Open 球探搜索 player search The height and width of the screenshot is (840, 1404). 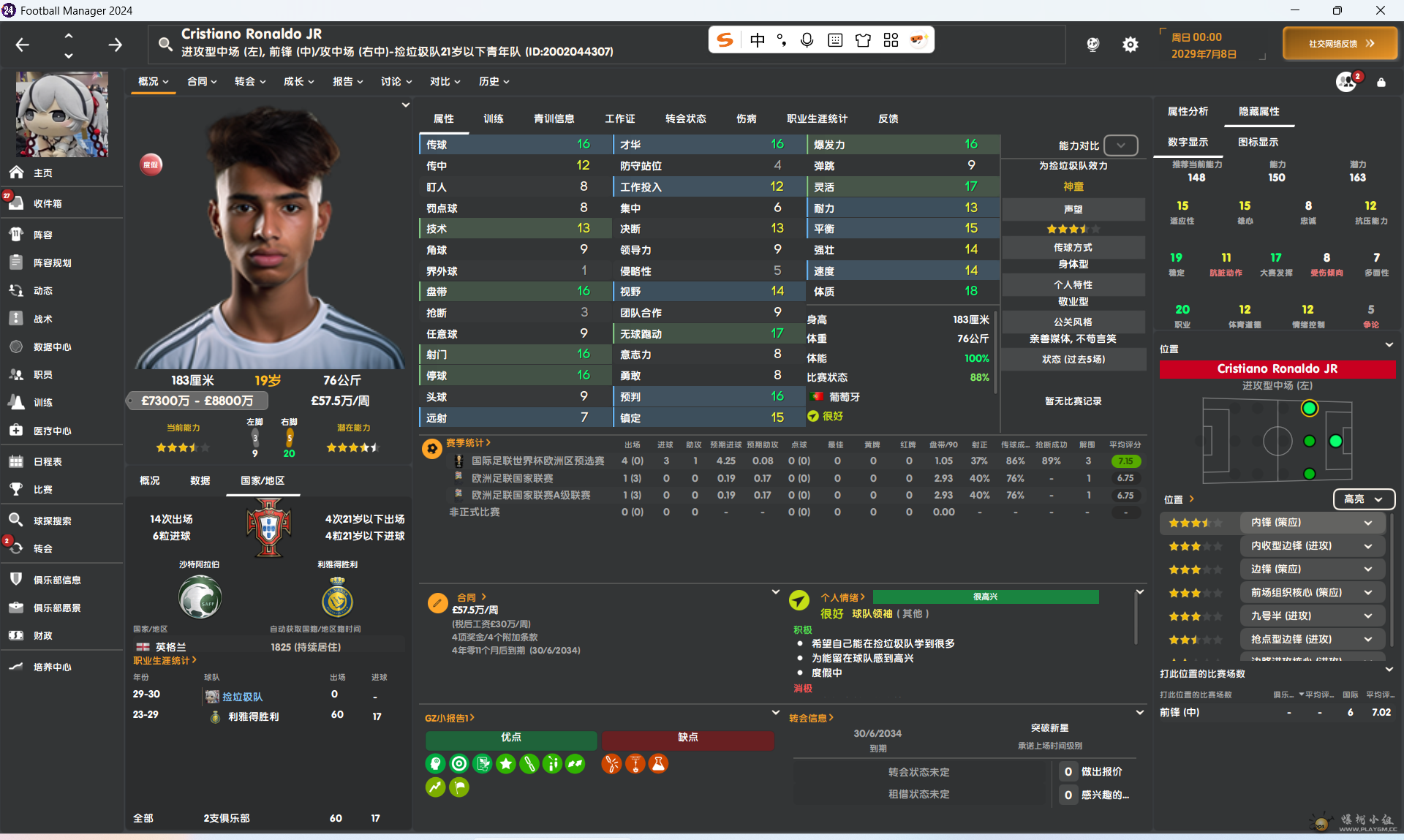(52, 521)
